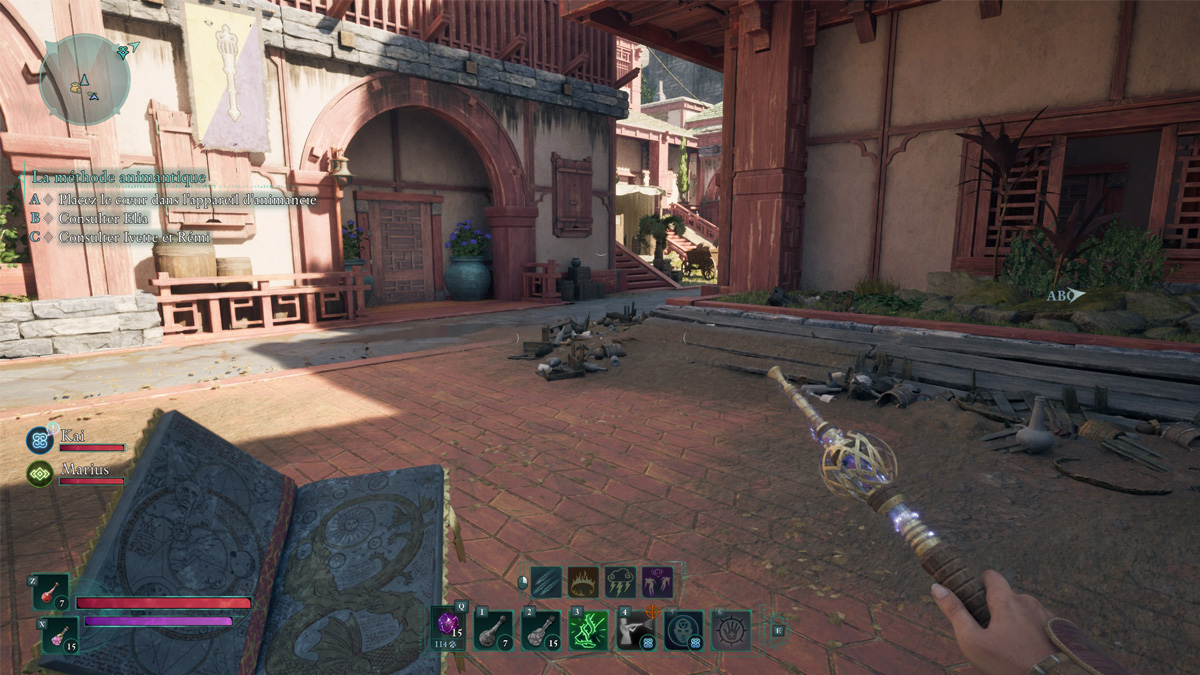Select the purple gem throwable slot
This screenshot has height=675, width=1200.
point(450,627)
